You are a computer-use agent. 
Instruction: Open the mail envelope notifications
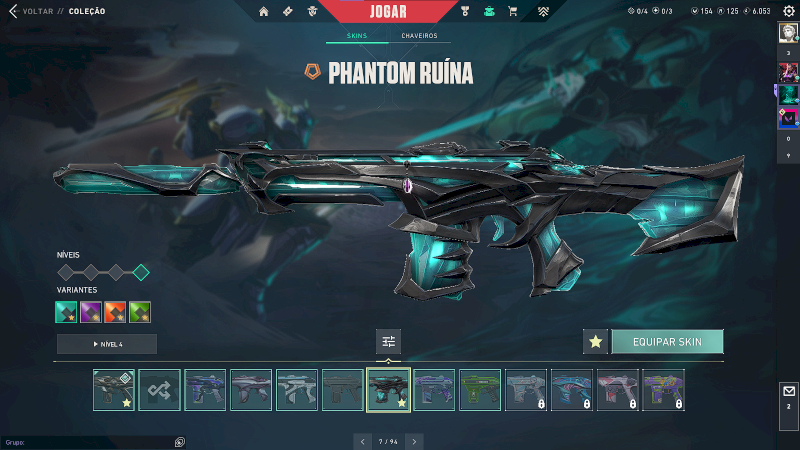(788, 391)
